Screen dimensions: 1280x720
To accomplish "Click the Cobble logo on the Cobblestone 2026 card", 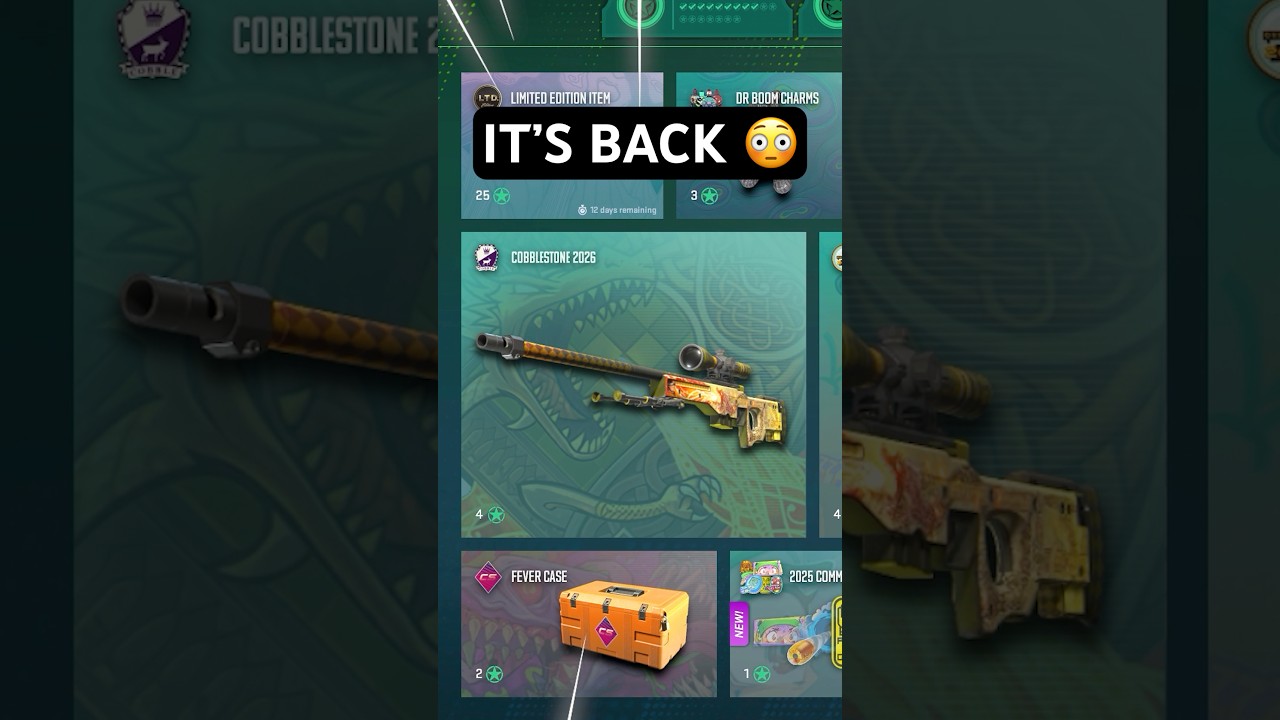I will 485,260.
